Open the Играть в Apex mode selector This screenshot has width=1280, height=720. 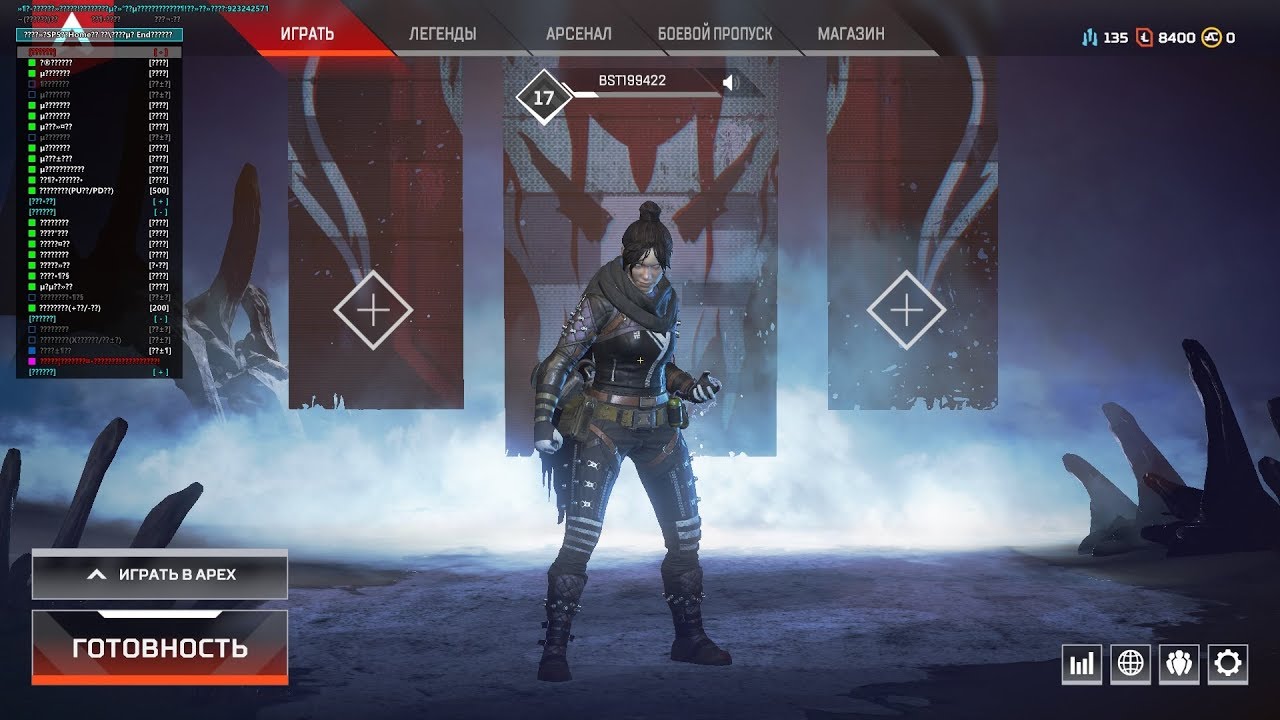(x=160, y=574)
